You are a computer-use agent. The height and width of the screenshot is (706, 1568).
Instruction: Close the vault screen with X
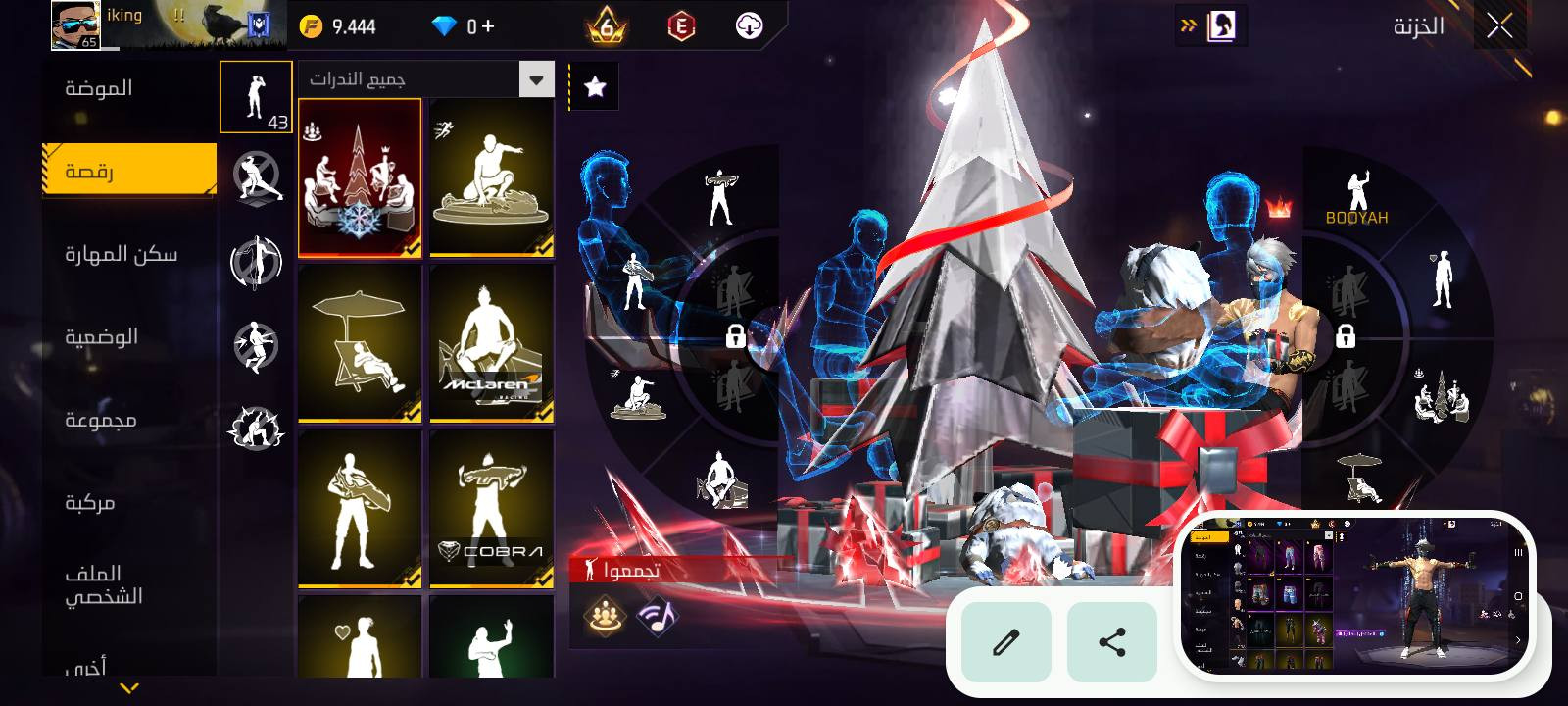pyautogui.click(x=1499, y=26)
